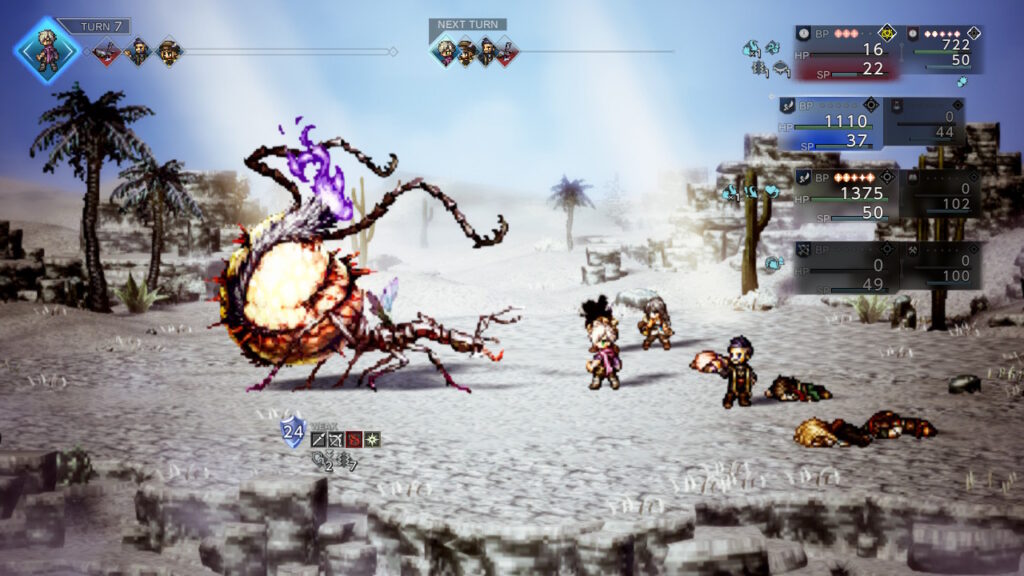Select the large active-turn character portrait
The image size is (1024, 576).
(47, 49)
